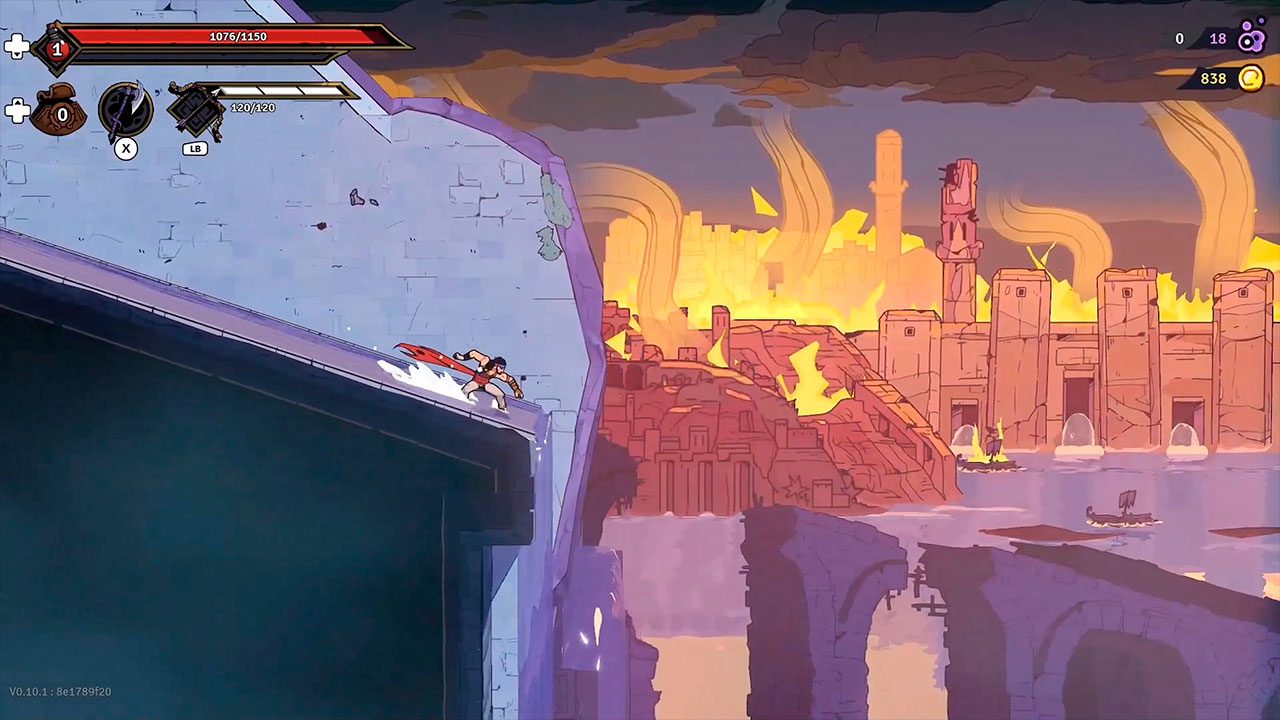Click the gold coin currency icon
Screen dimensions: 1280x720
pos(1250,78)
